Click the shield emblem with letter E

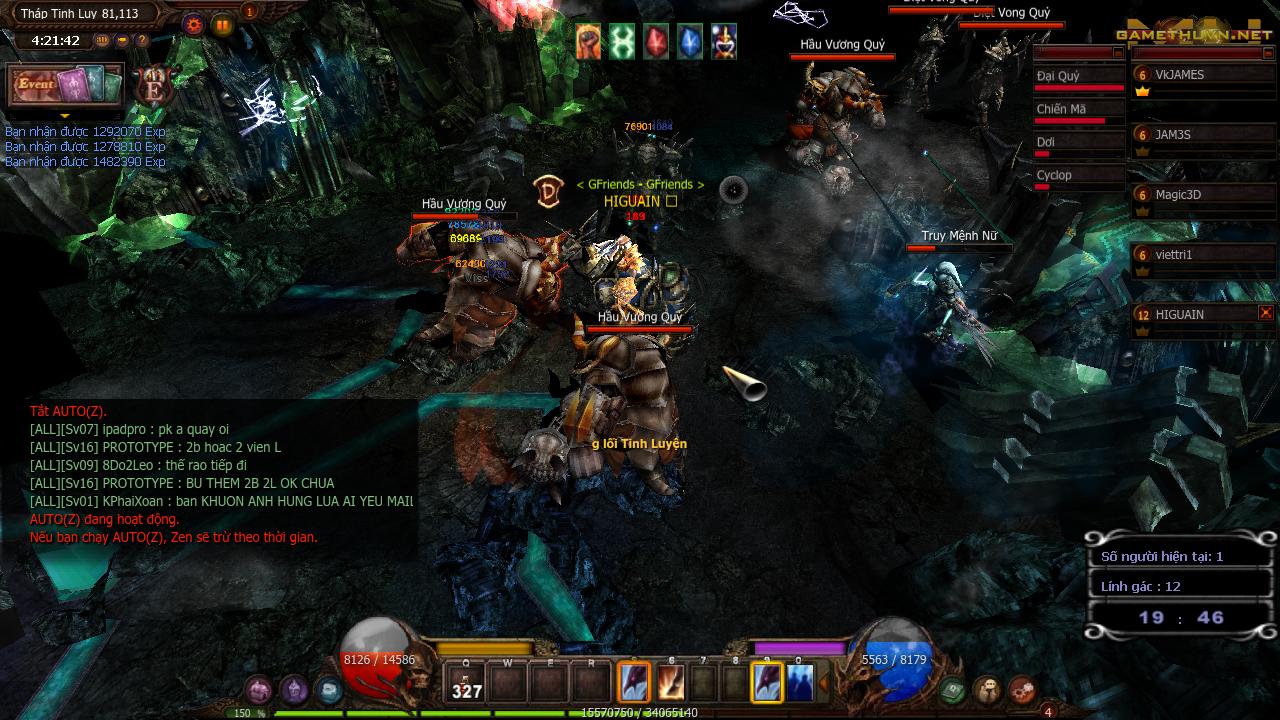coord(155,87)
